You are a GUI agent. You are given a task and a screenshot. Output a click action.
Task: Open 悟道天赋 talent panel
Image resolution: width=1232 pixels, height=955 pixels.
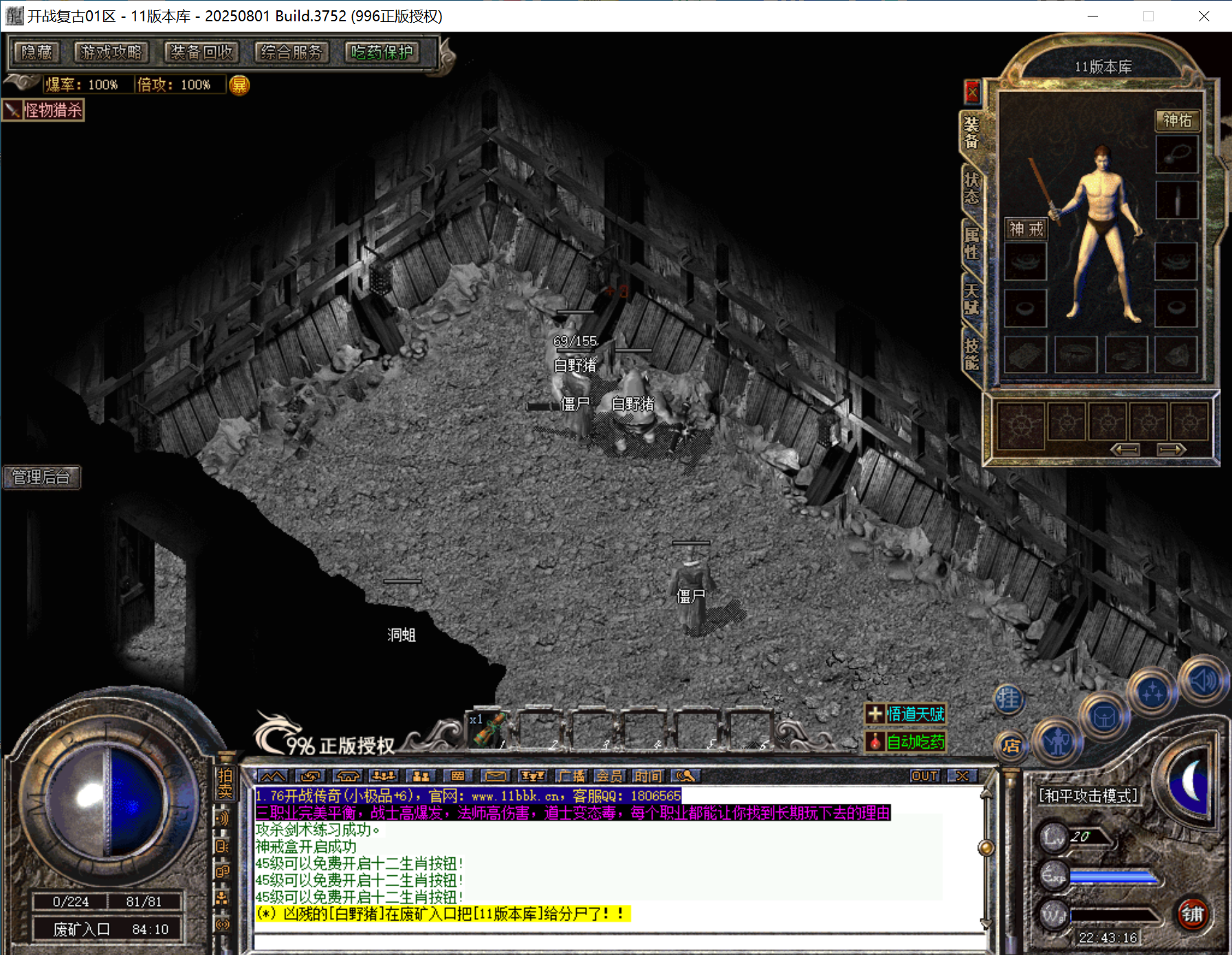click(905, 714)
